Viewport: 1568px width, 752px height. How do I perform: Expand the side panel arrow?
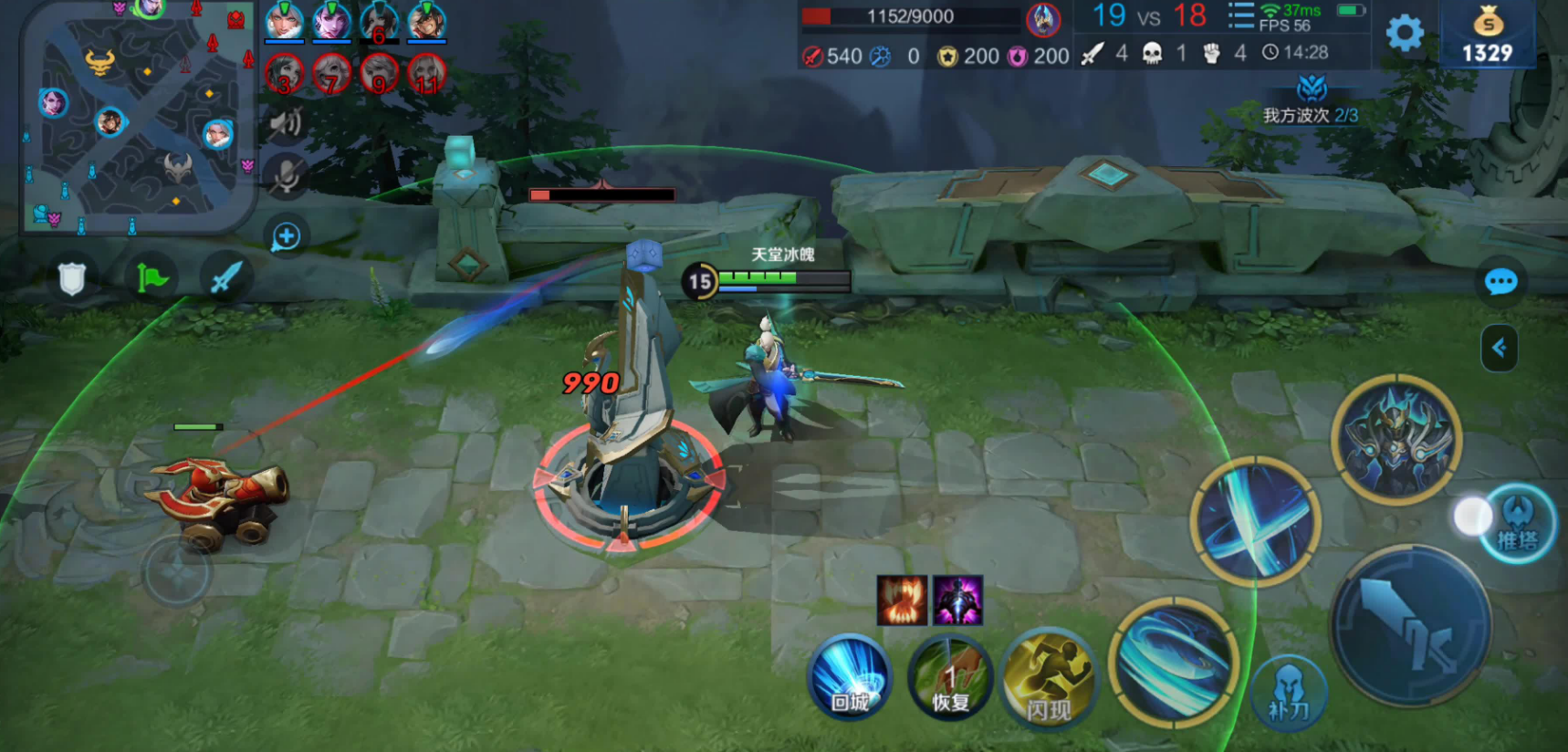1499,348
